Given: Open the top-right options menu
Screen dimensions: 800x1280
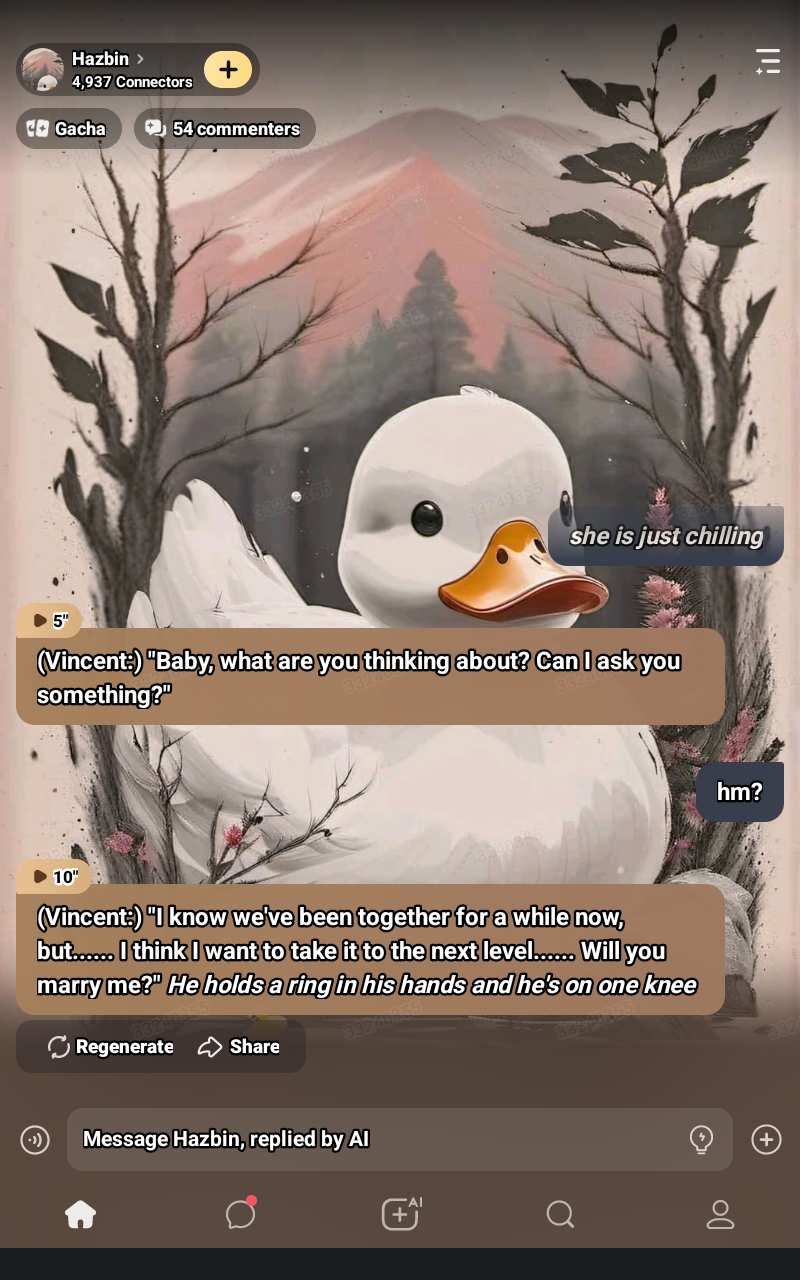Looking at the screenshot, I should coord(767,61).
